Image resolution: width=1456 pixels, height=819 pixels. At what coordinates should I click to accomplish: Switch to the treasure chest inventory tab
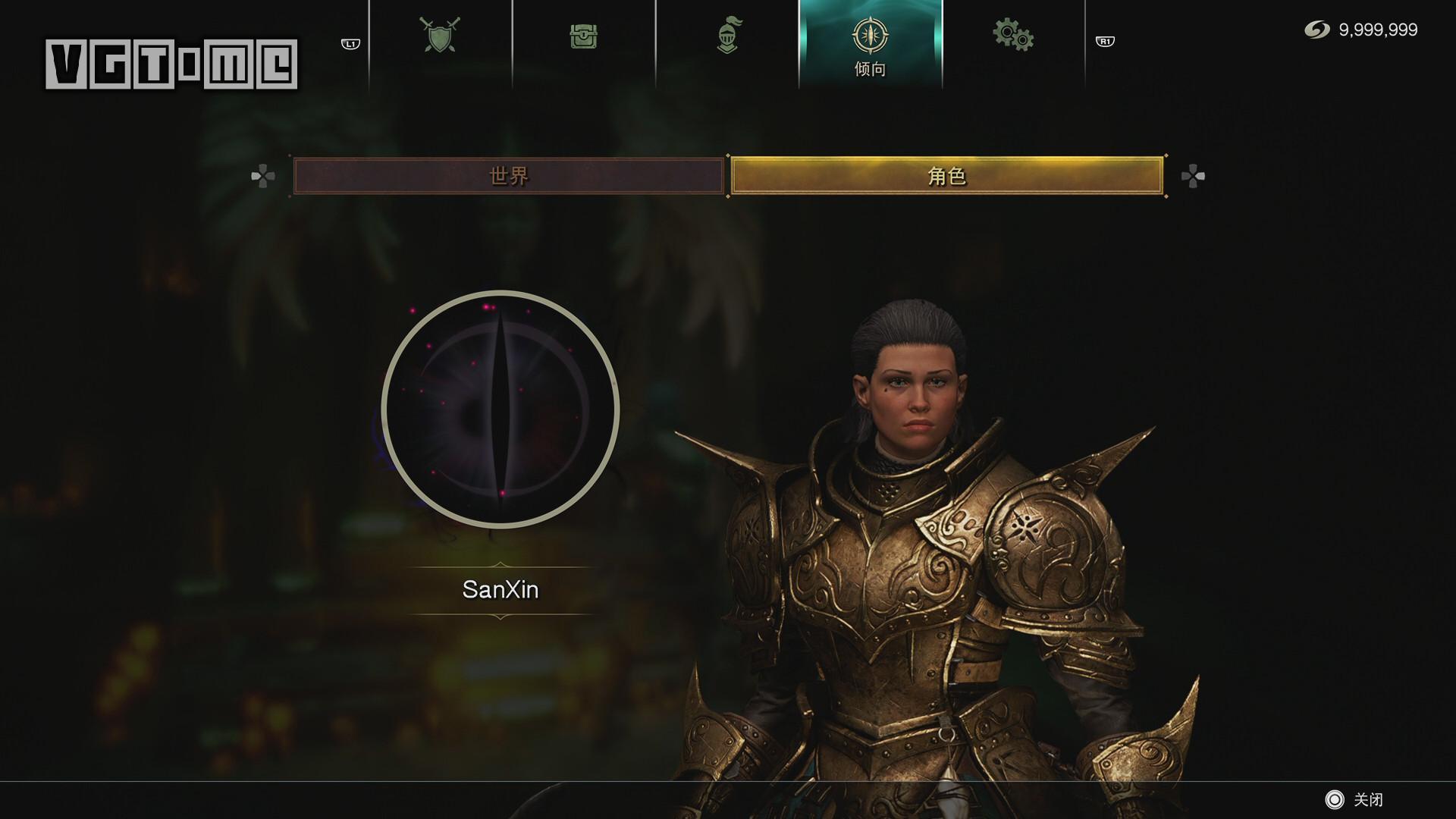click(583, 36)
